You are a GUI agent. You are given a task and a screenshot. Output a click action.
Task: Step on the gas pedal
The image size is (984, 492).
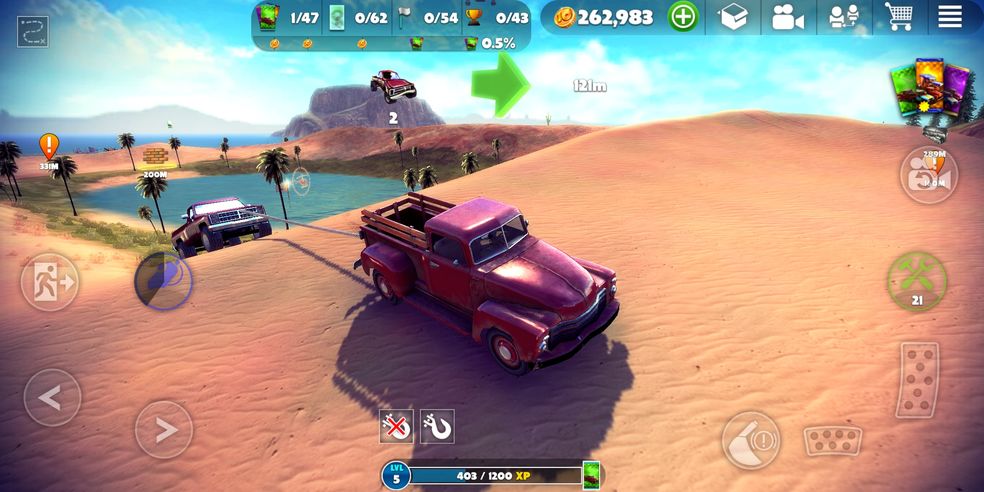coord(917,380)
